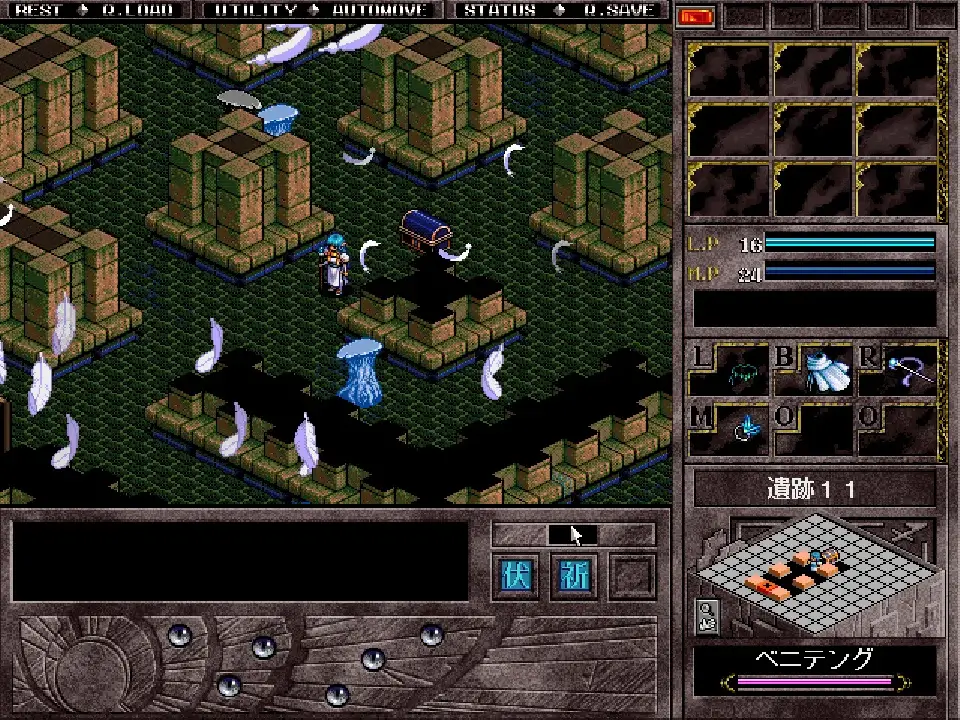960x720 pixels.
Task: Select the white robe in B slot
Action: (826, 370)
